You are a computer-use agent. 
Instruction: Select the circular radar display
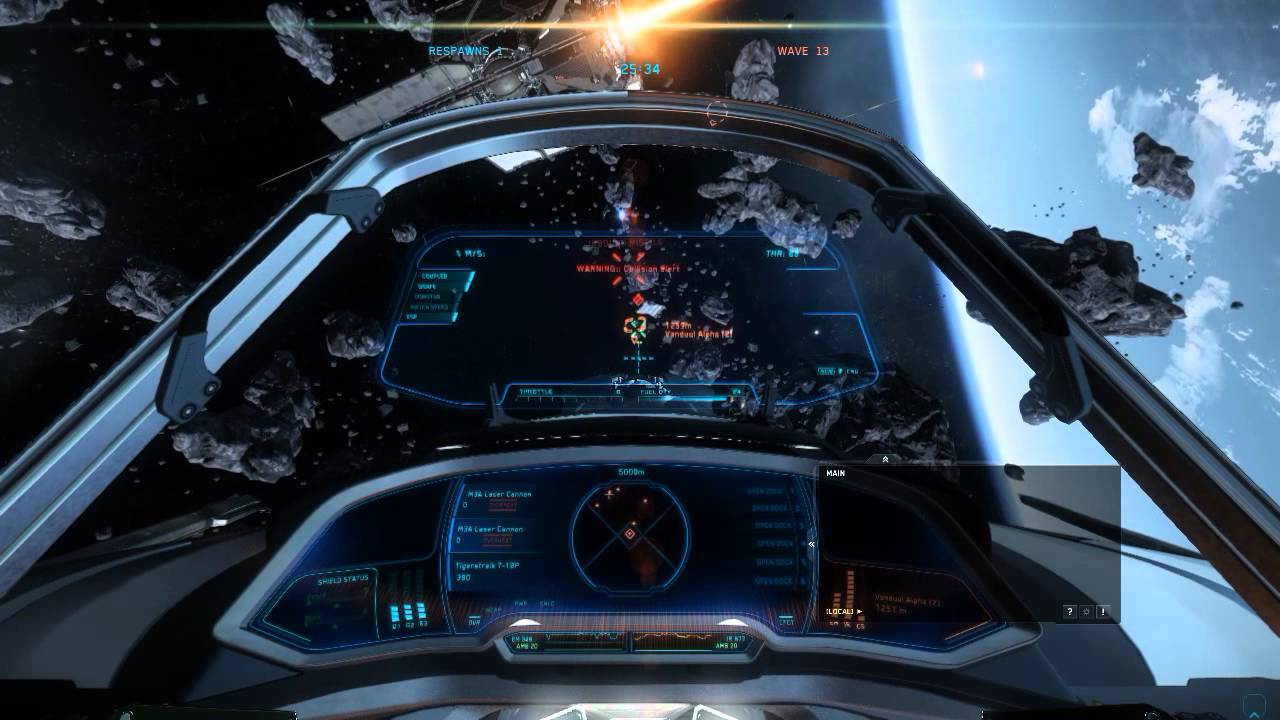(630, 533)
